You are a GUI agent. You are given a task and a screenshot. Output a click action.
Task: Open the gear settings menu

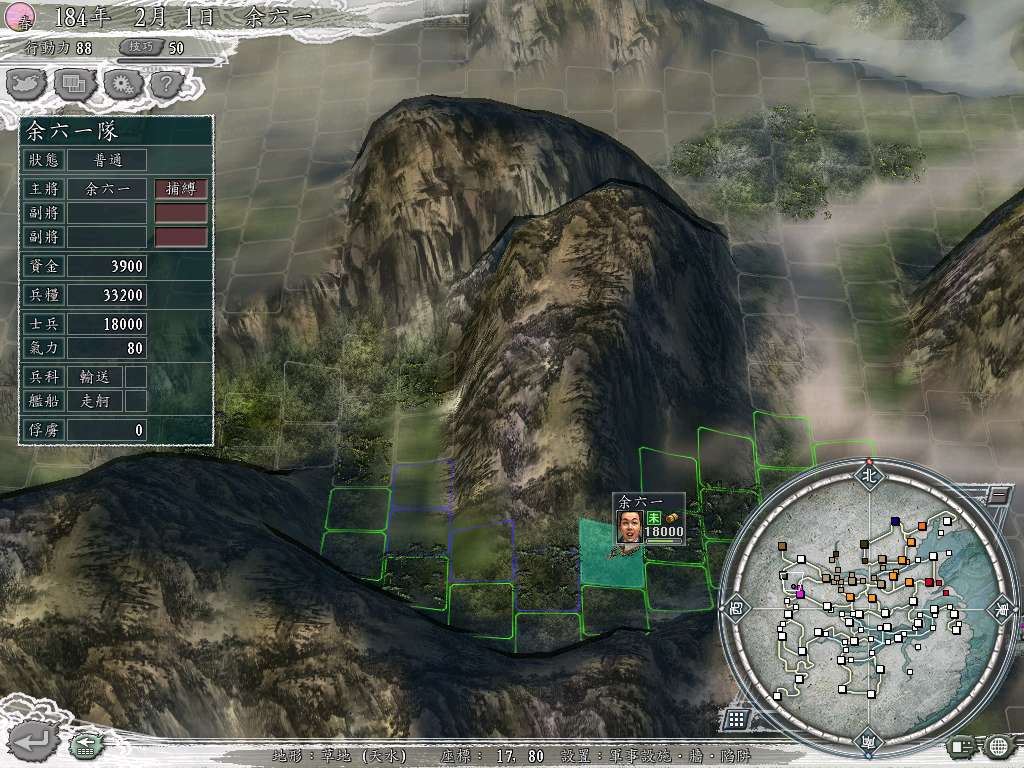[122, 85]
